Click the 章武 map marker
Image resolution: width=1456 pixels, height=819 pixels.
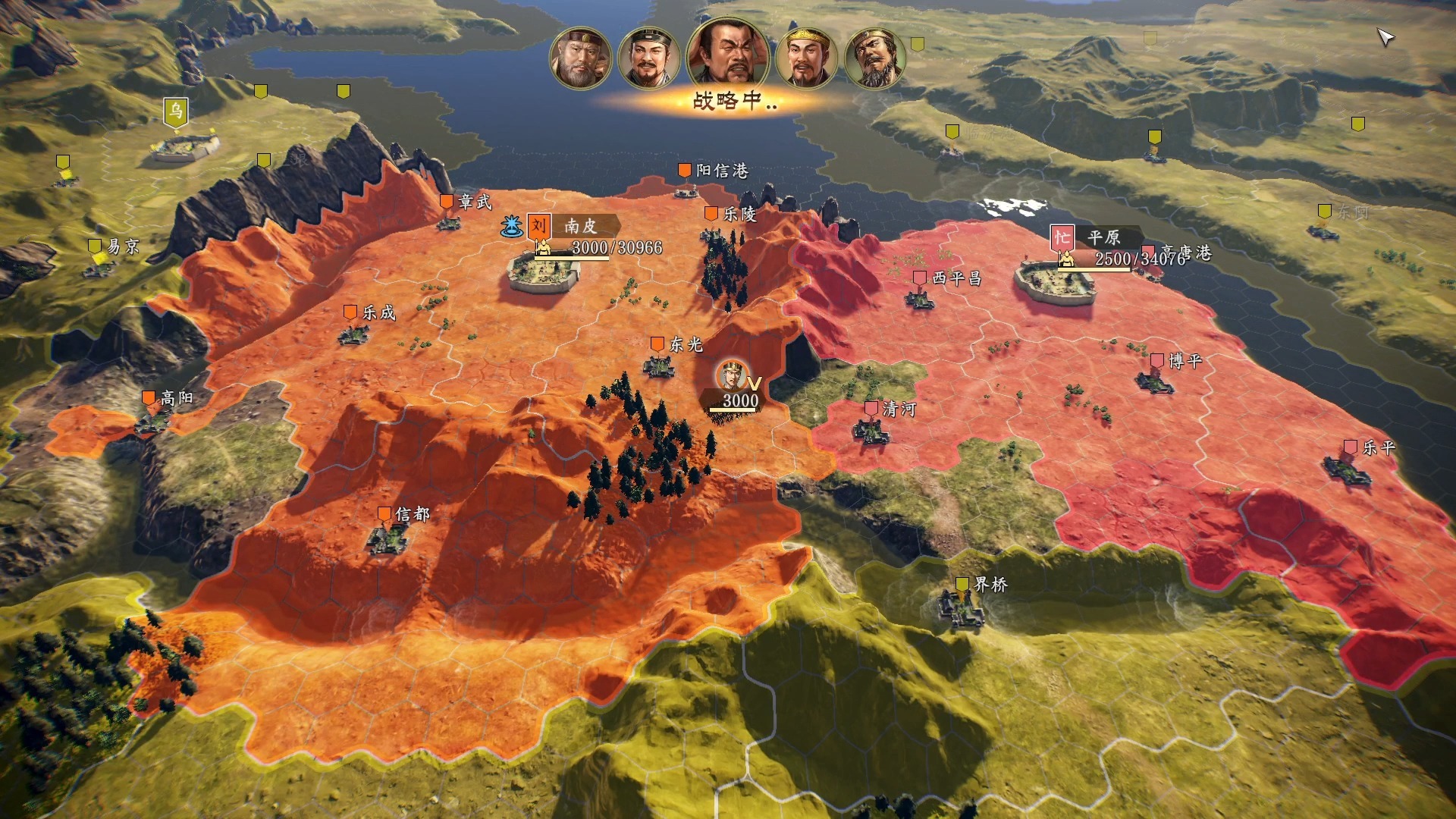click(x=447, y=202)
